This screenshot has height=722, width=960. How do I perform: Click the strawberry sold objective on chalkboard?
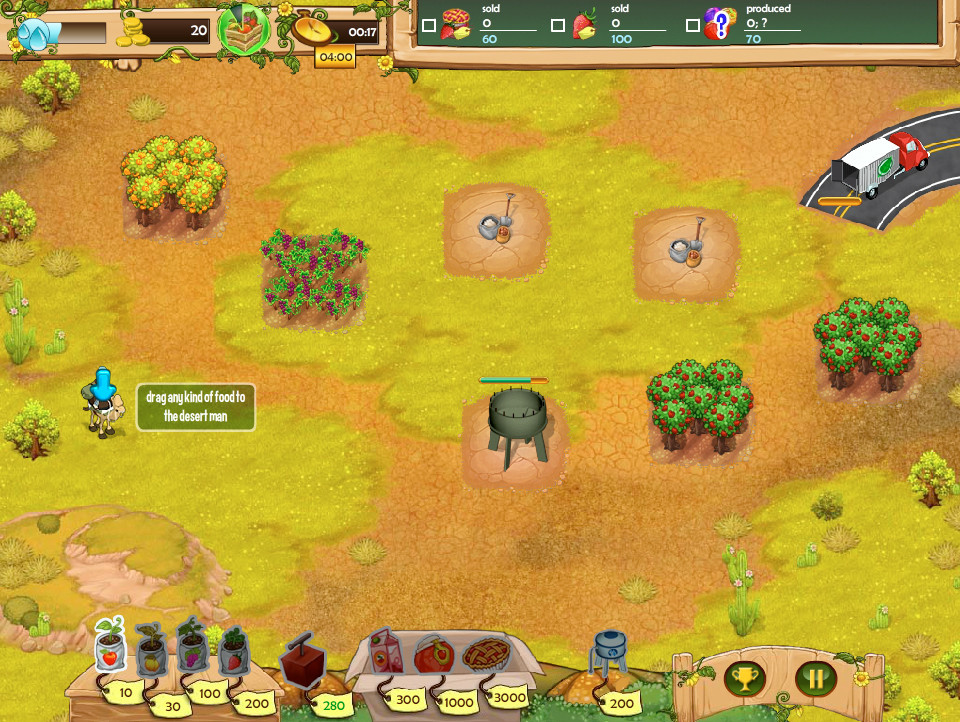coord(587,25)
